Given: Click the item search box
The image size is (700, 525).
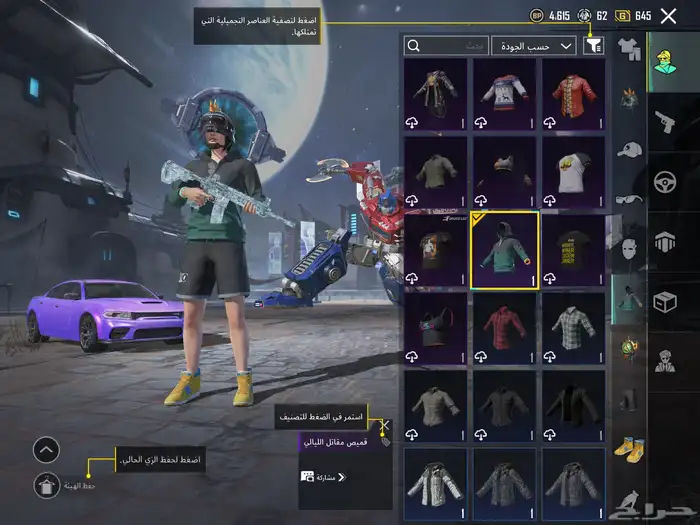Looking at the screenshot, I should pos(447,45).
